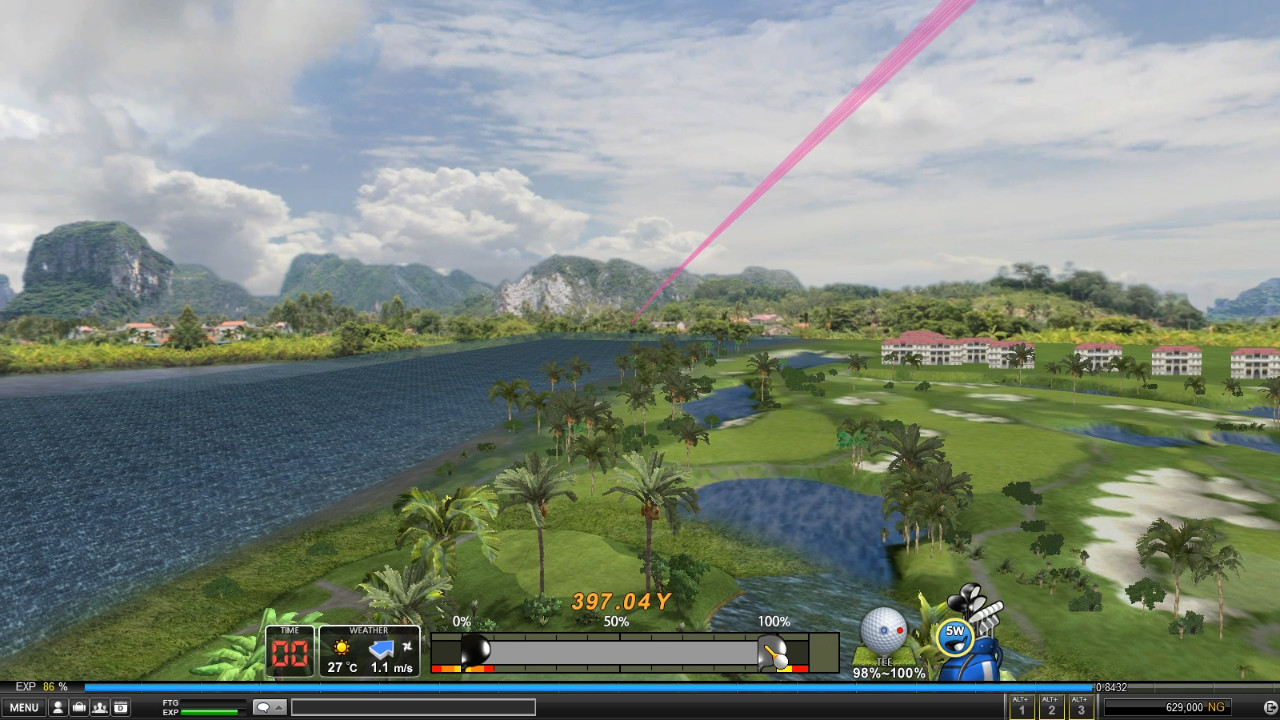Click the group of people icon near MENU
The height and width of the screenshot is (720, 1280).
coord(99,706)
